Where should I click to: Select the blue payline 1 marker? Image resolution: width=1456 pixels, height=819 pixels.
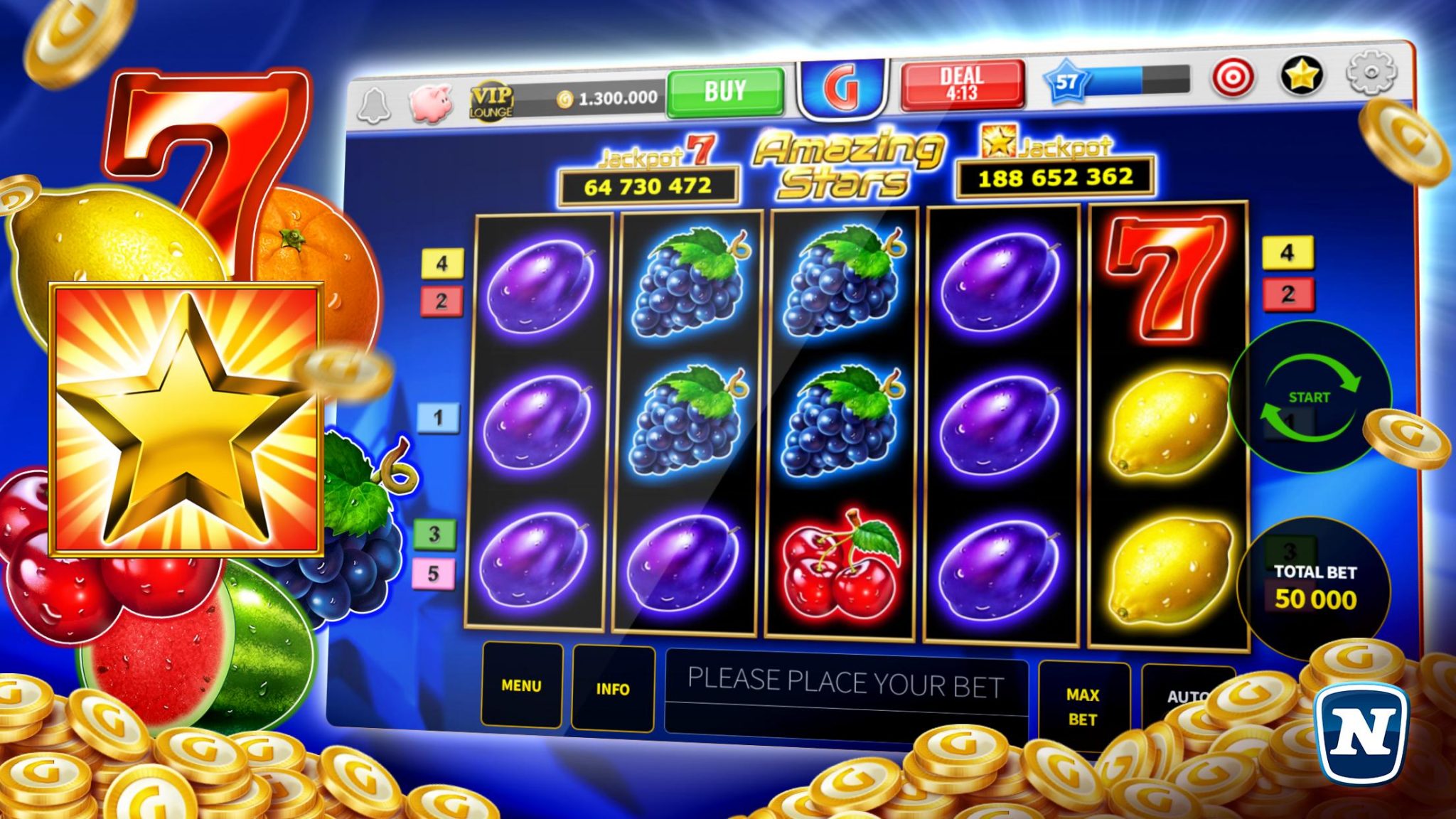click(438, 417)
